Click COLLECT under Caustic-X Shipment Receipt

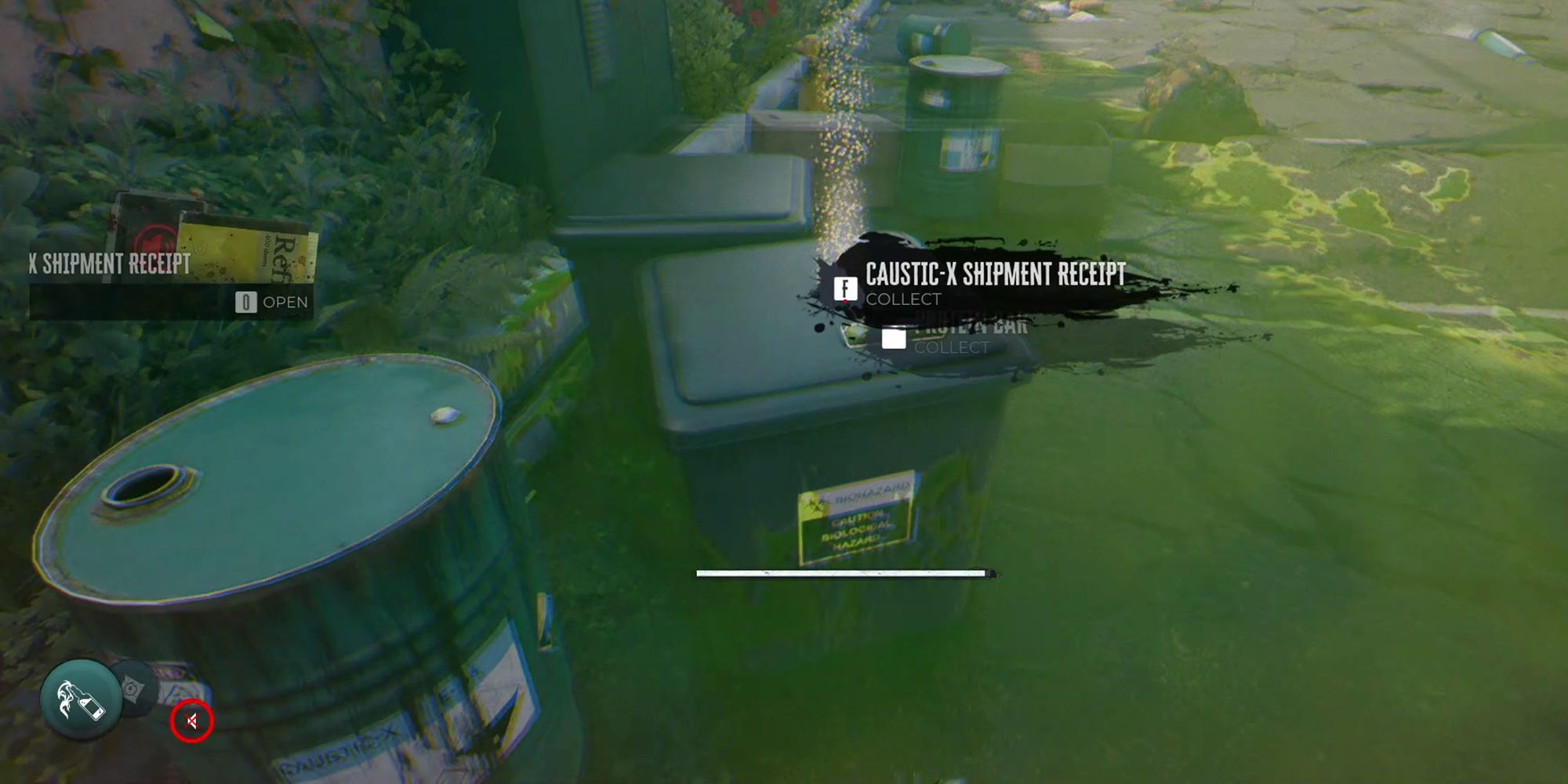tap(902, 299)
